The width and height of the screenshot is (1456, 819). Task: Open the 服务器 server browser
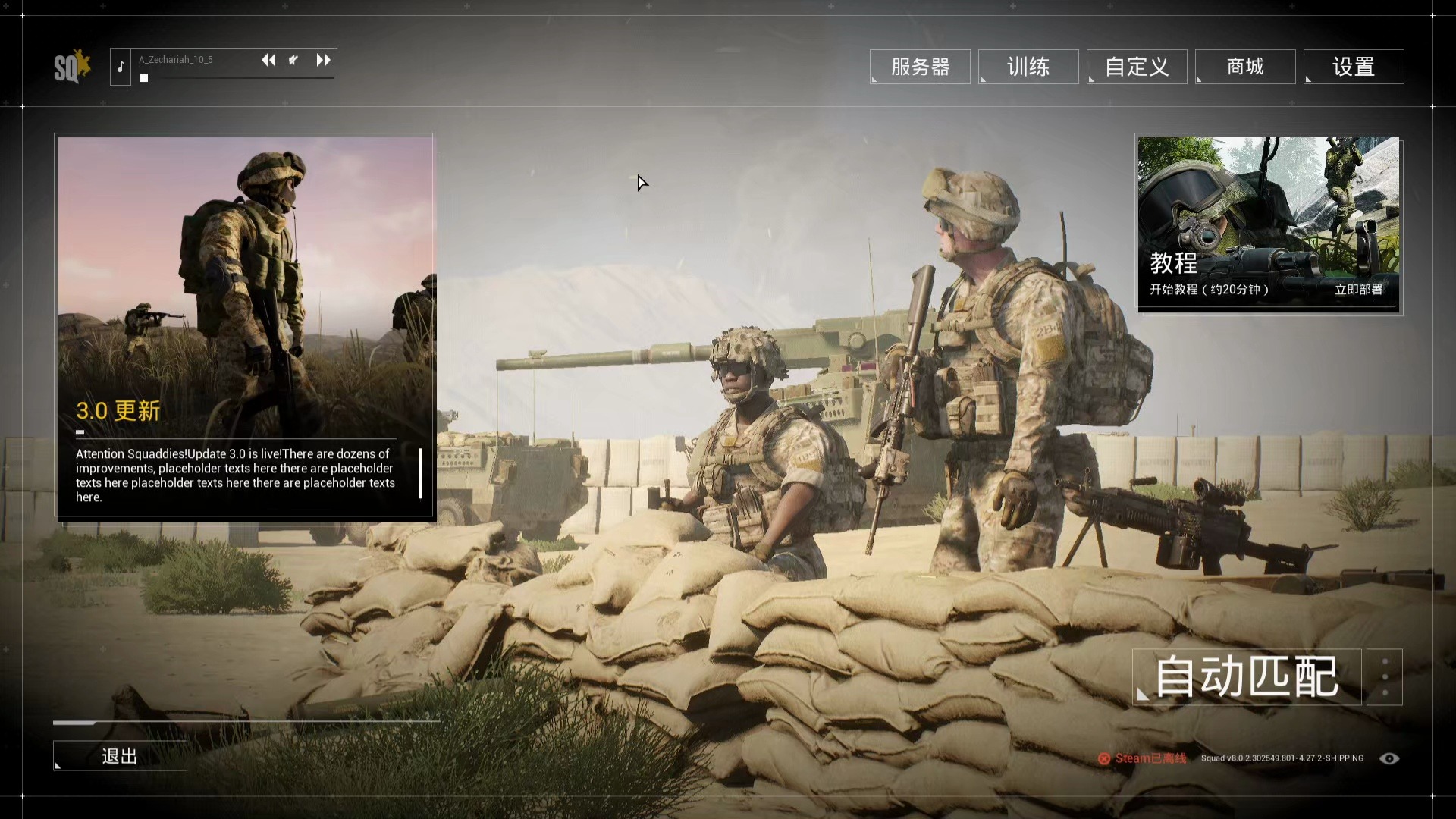pyautogui.click(x=919, y=67)
